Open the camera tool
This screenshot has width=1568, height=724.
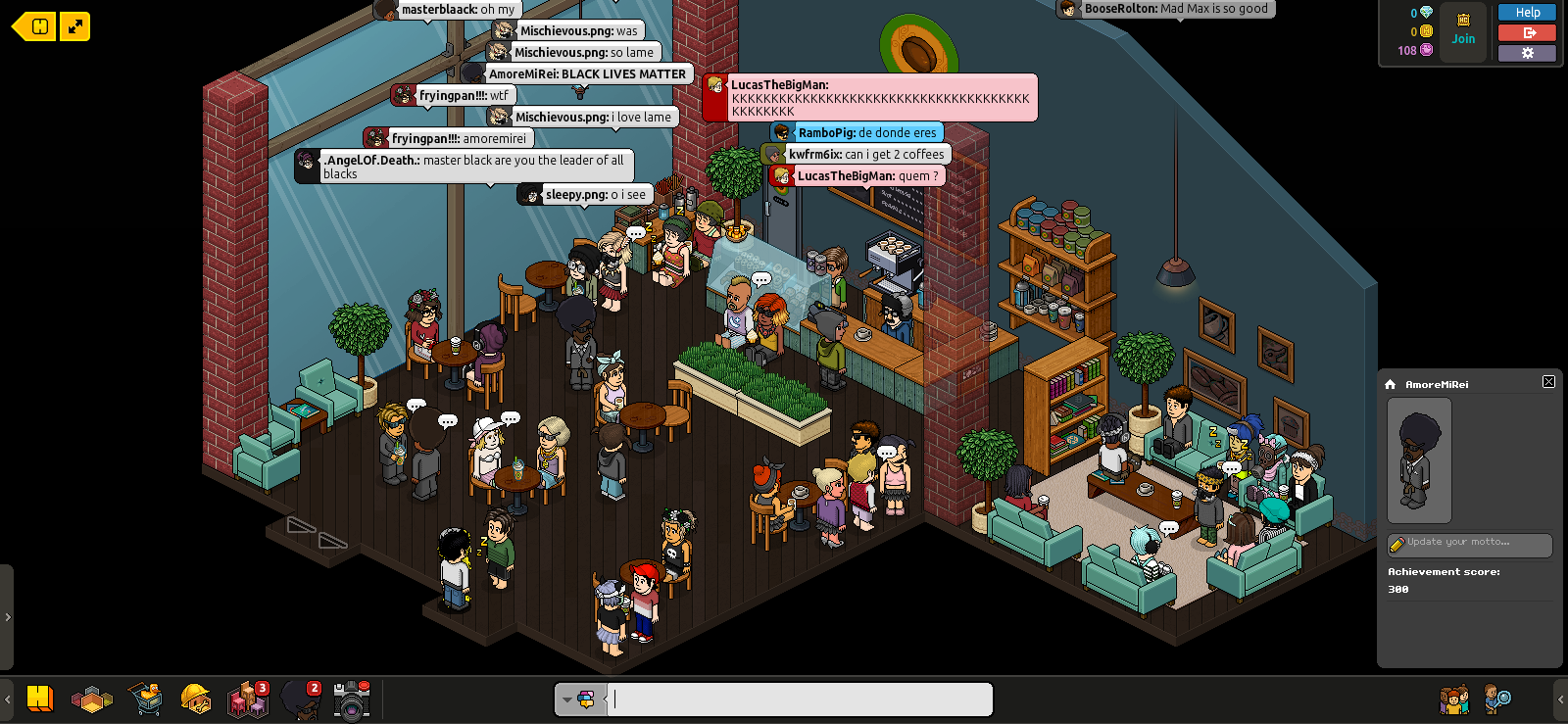[x=352, y=700]
